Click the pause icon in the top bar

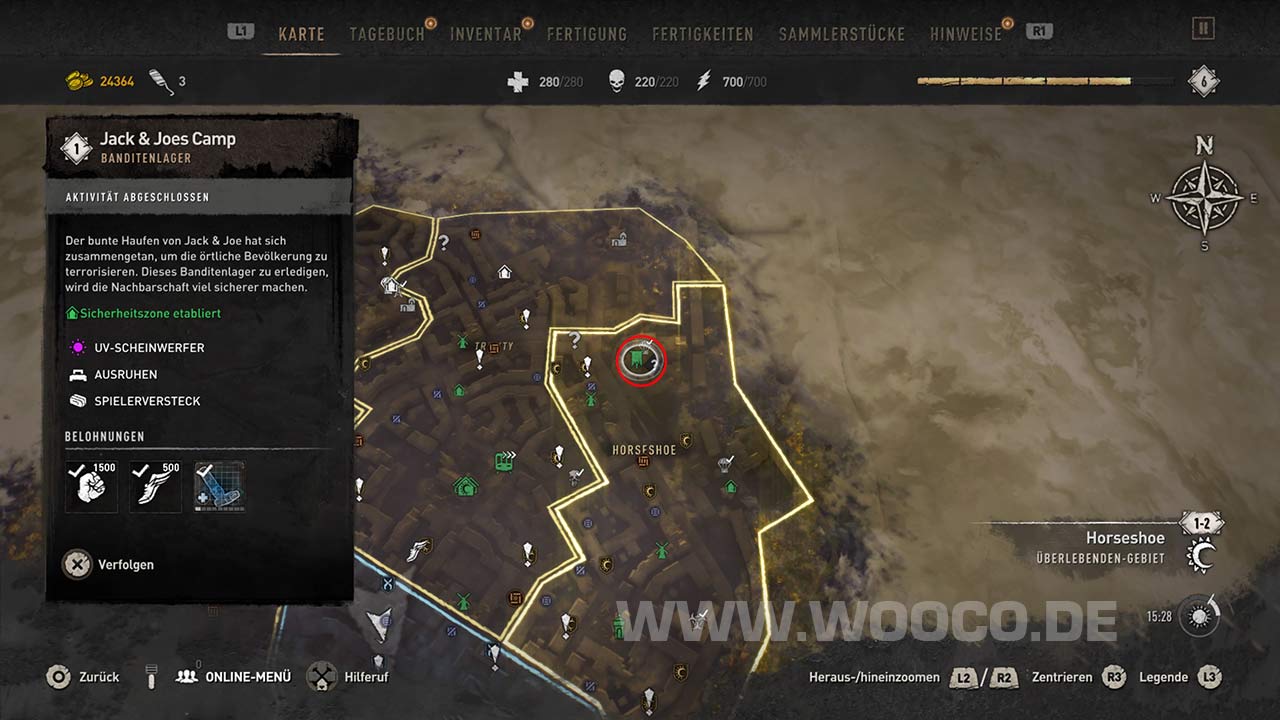(1203, 29)
